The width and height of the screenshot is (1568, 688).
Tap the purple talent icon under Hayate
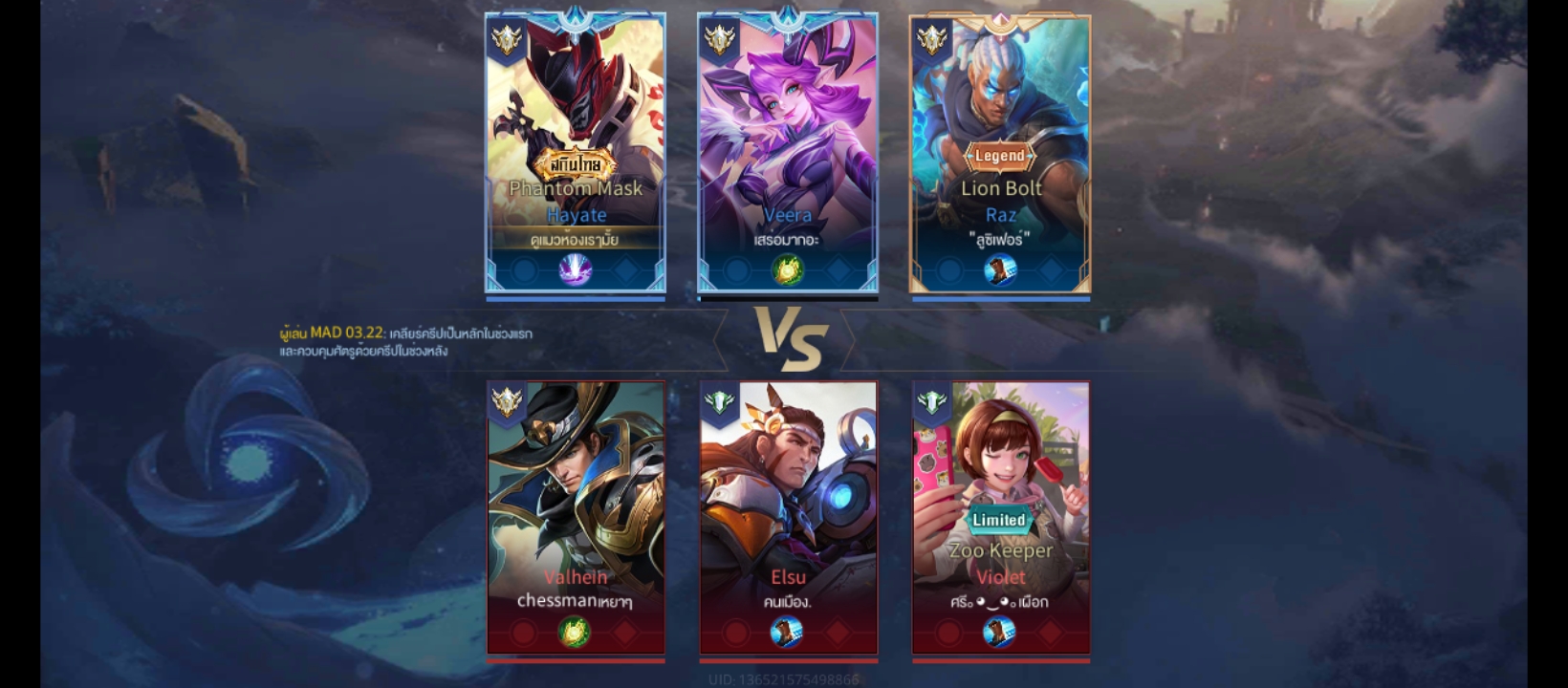click(575, 270)
